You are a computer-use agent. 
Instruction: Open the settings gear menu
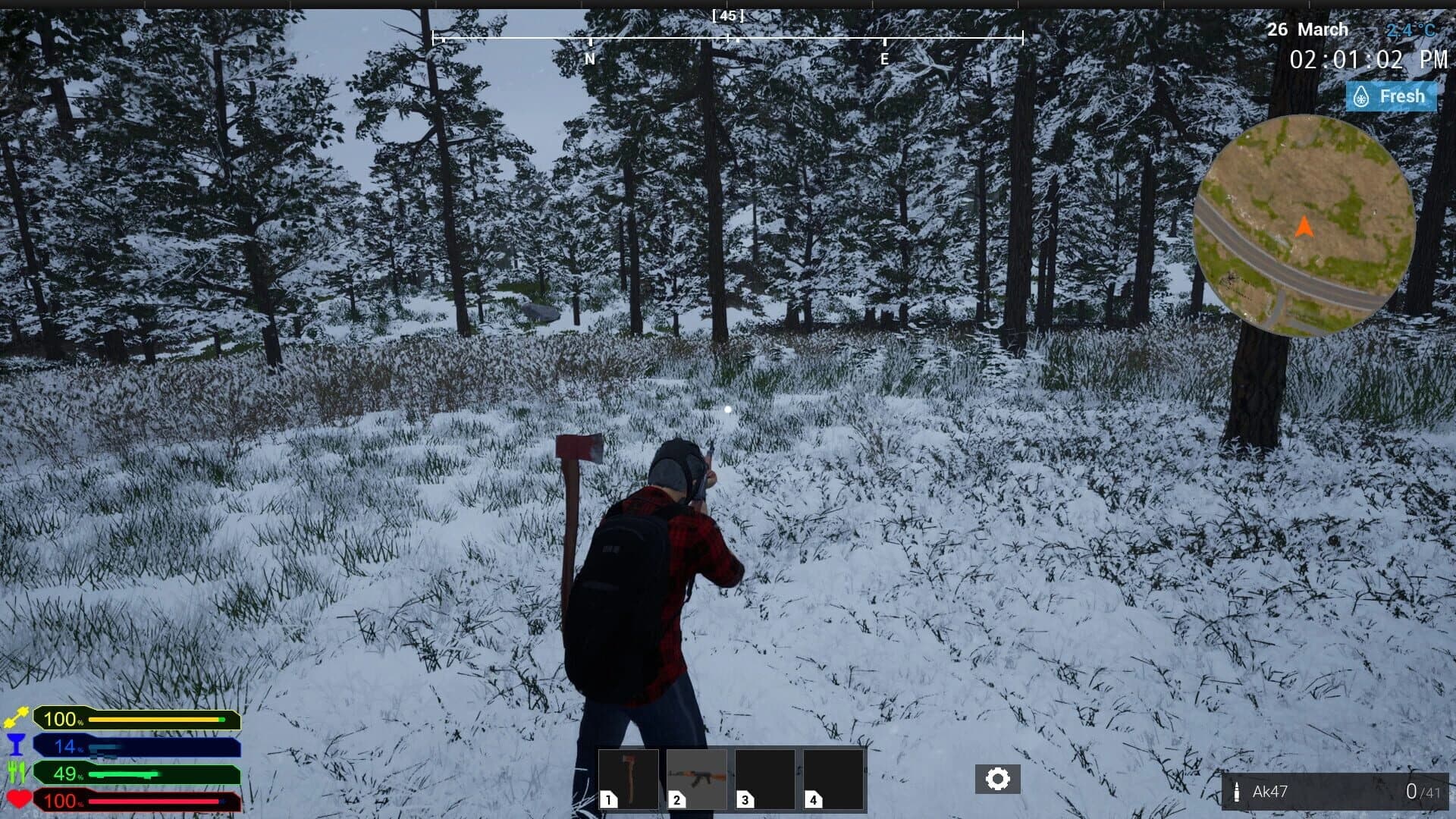click(999, 777)
